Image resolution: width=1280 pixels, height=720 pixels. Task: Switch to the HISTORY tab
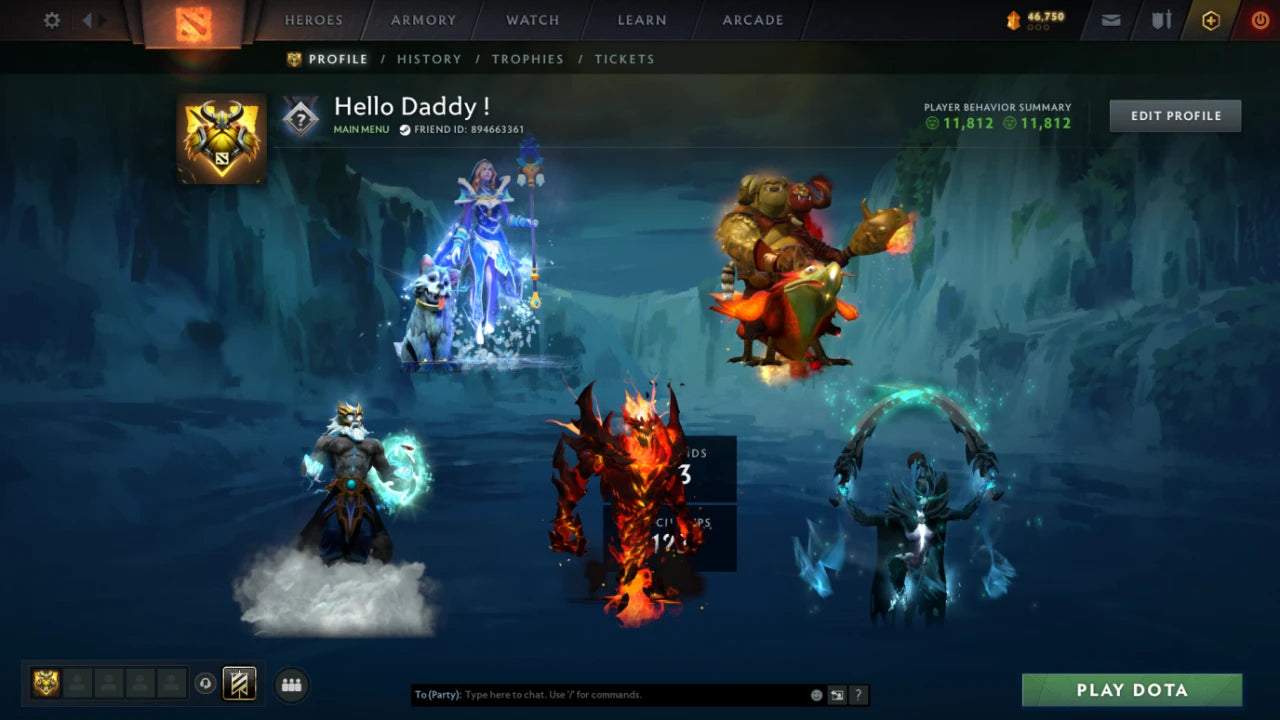[x=429, y=59]
